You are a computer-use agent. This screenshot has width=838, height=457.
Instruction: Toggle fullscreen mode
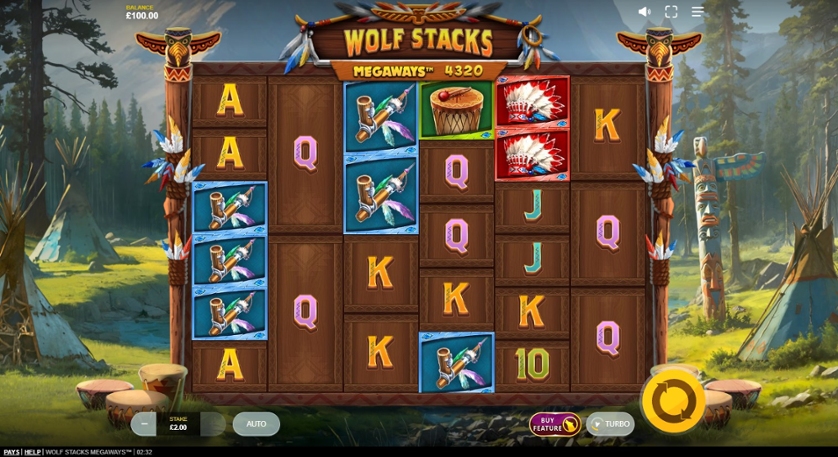point(671,12)
